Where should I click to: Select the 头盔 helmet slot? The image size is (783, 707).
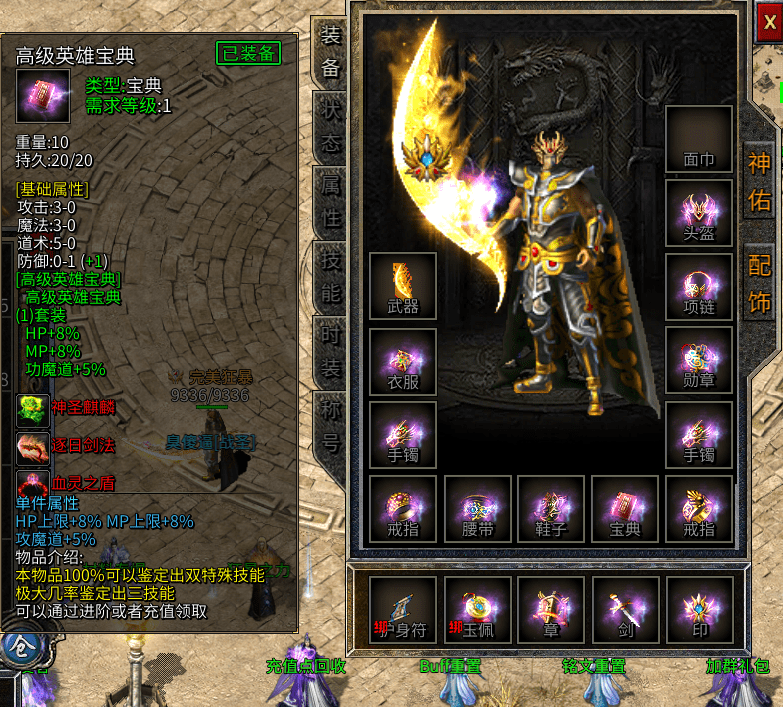coord(699,212)
